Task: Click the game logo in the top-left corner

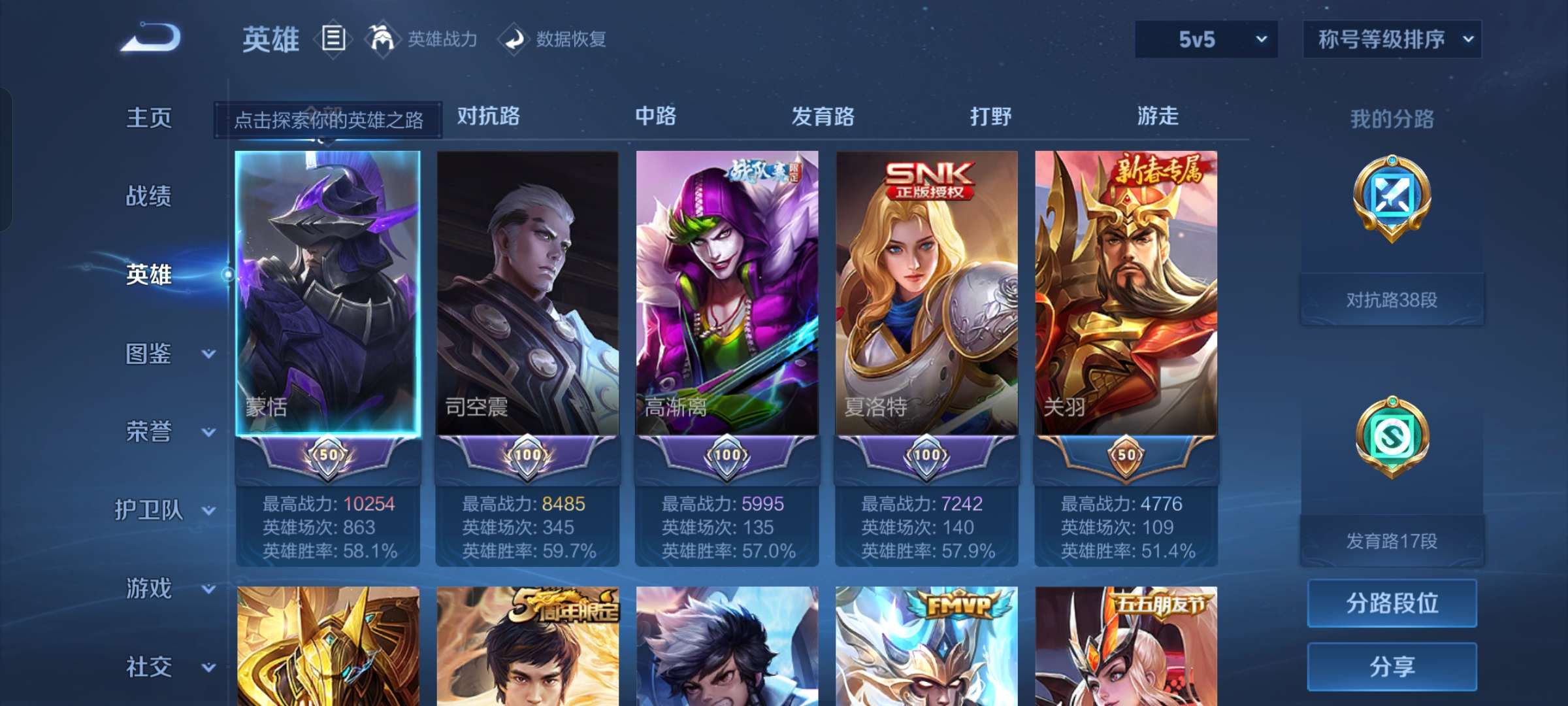Action: tap(149, 38)
